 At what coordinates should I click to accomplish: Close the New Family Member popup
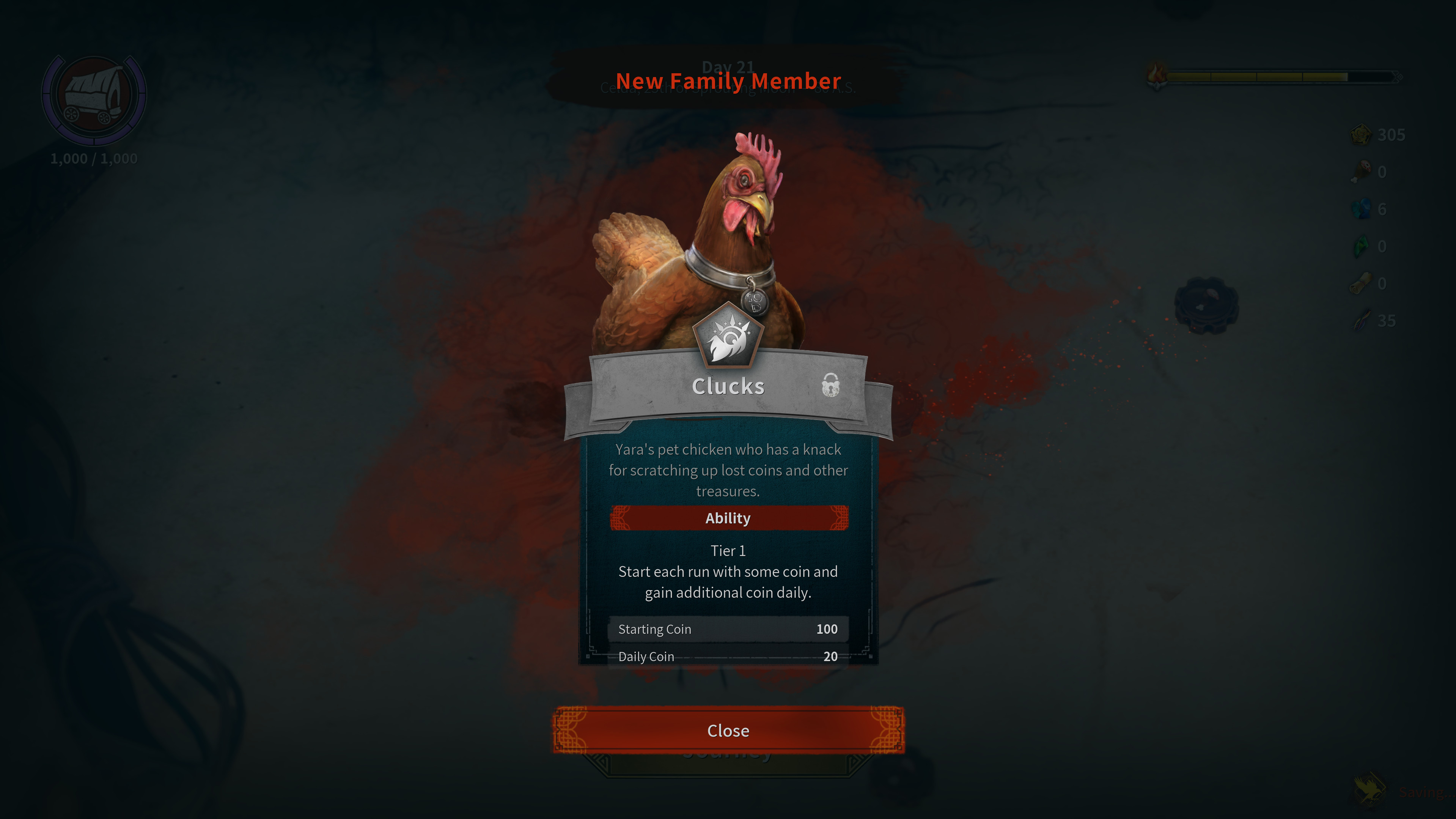click(x=728, y=730)
